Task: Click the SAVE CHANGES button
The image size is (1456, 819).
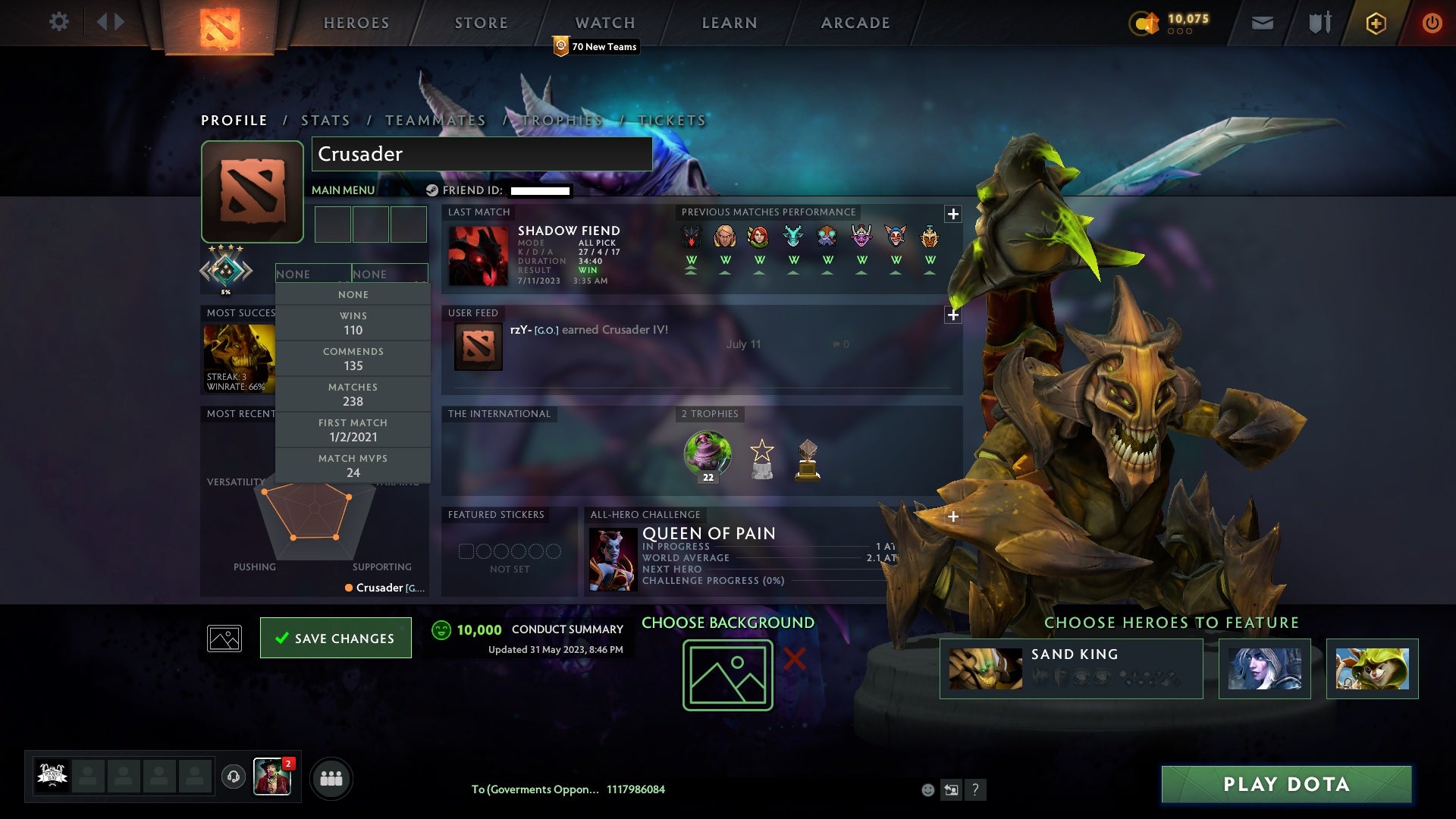Action: 336,638
